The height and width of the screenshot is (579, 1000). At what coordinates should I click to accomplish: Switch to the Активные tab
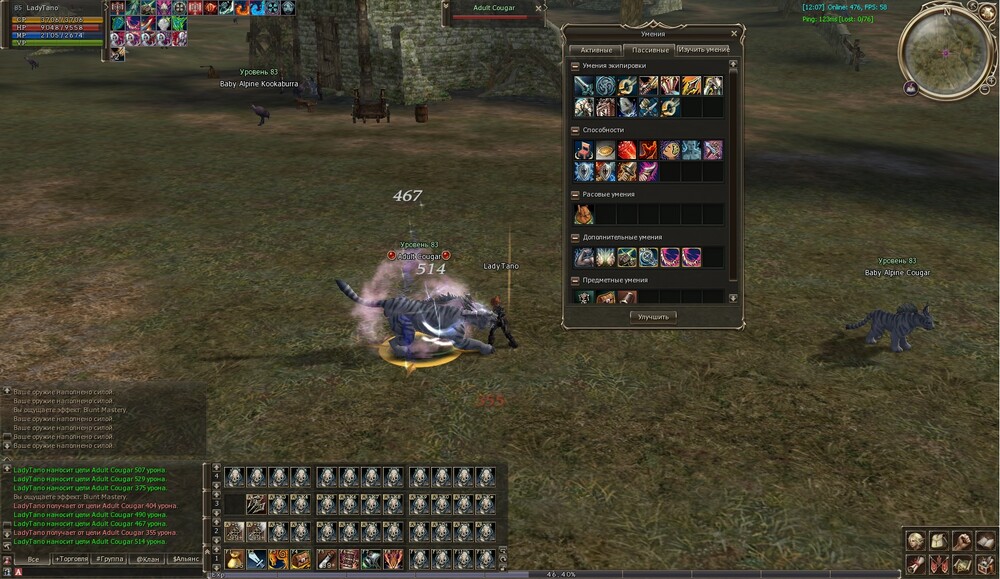click(x=596, y=49)
